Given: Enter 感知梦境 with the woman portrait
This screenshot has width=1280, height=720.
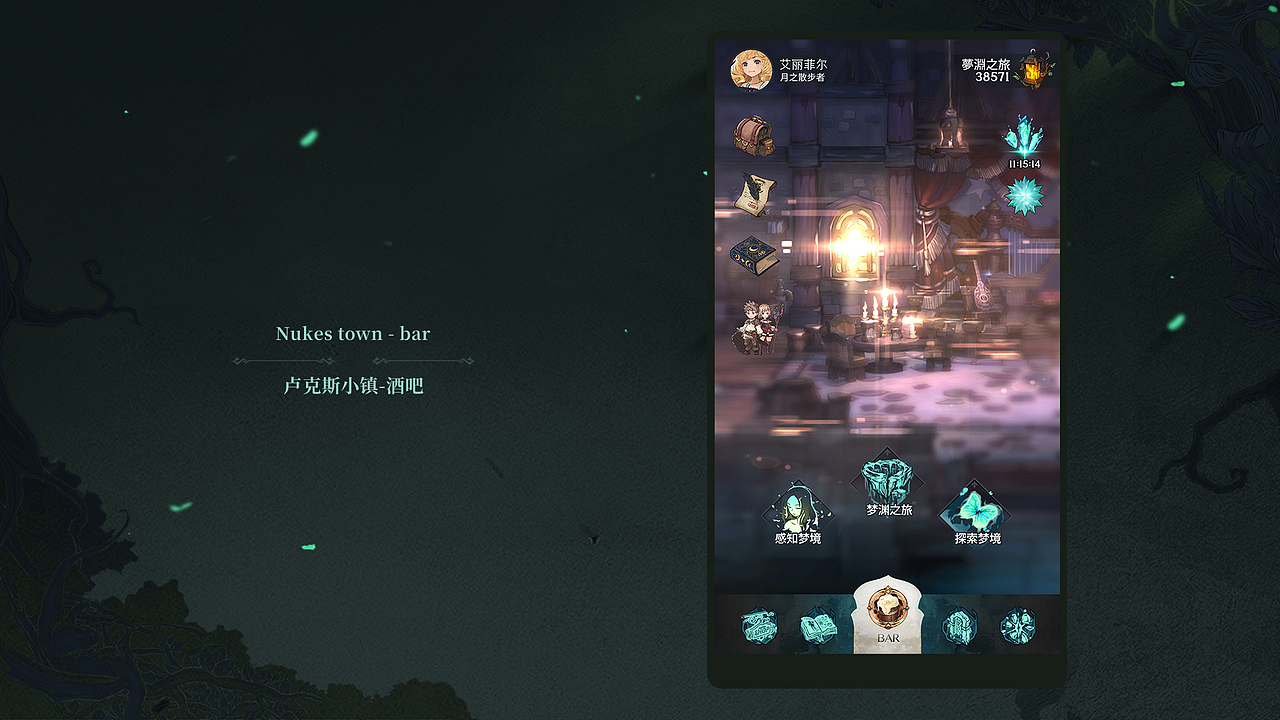Looking at the screenshot, I should point(797,512).
